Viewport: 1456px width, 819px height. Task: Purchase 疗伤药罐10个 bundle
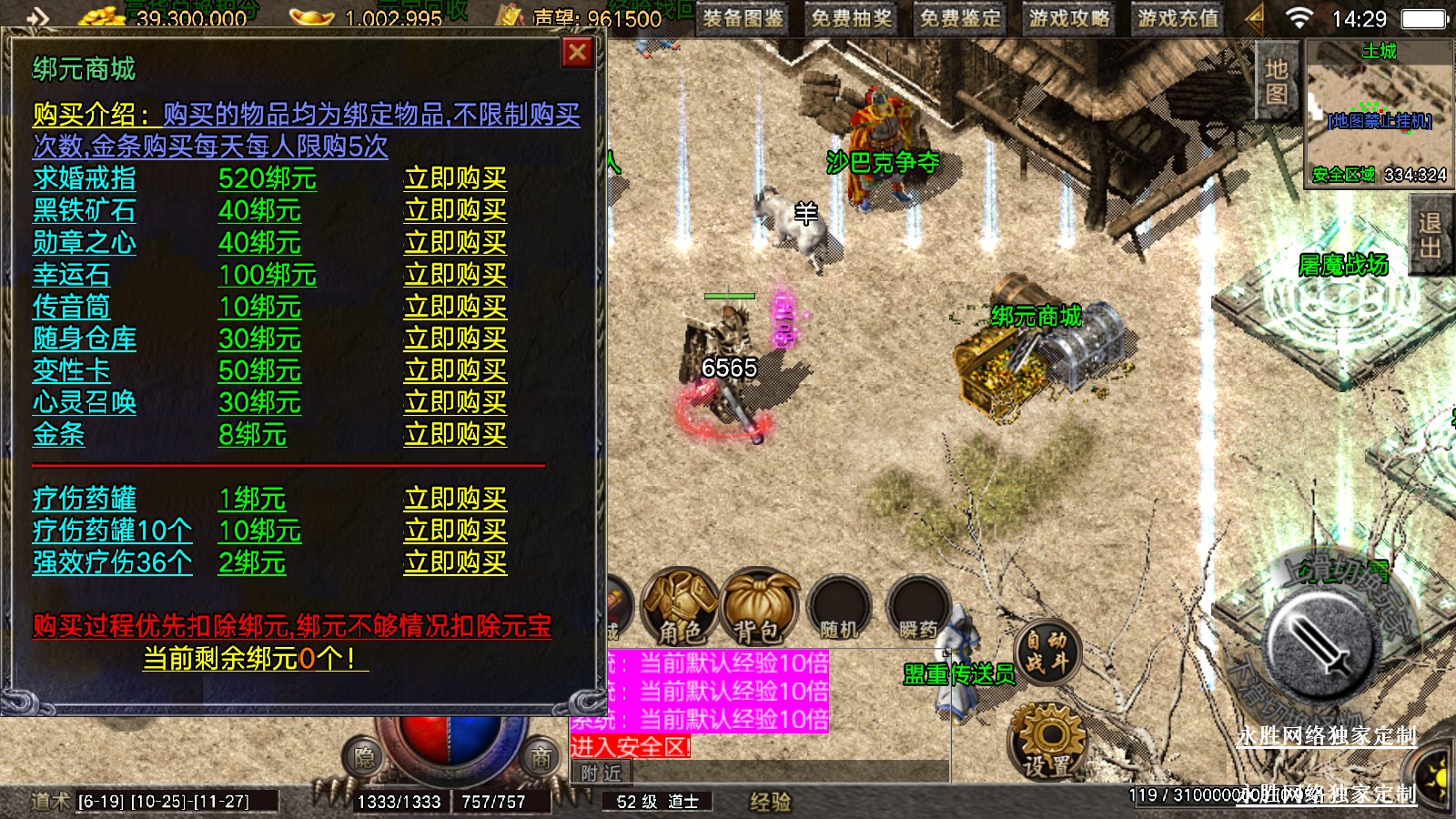pos(455,531)
